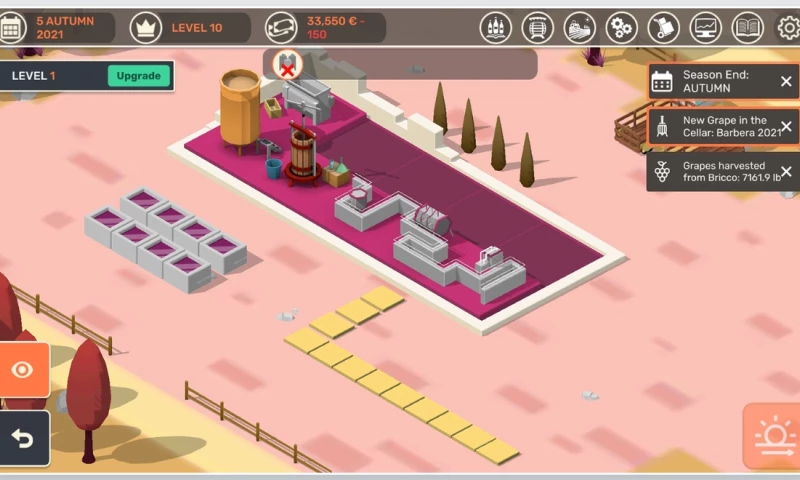This screenshot has height=480, width=800.
Task: Open the vineyard fields menu
Action: 580,28
